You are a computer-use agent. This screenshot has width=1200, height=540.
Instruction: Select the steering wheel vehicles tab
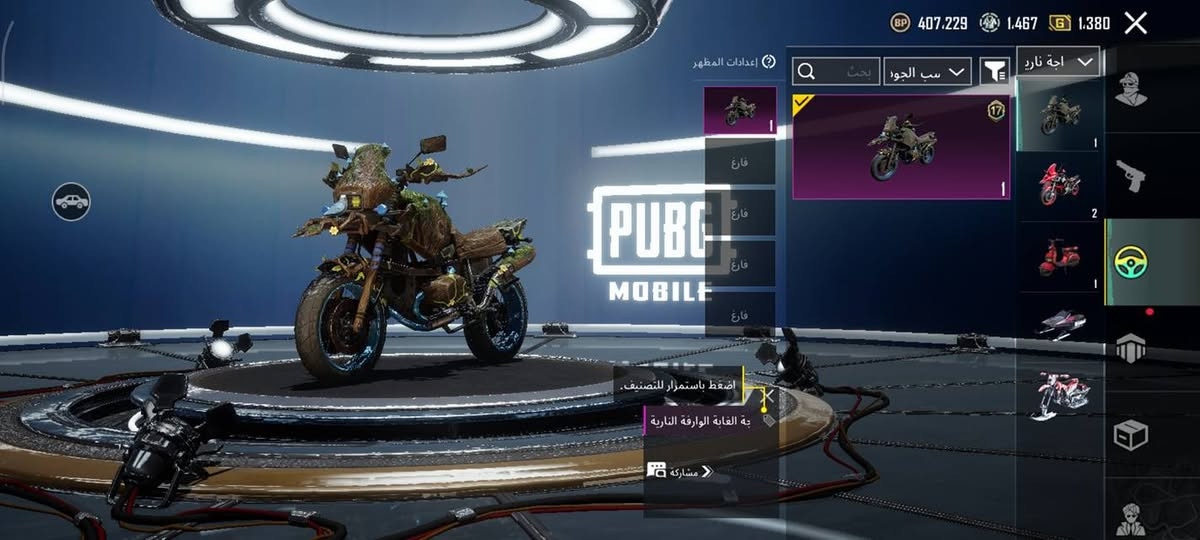click(x=1131, y=262)
